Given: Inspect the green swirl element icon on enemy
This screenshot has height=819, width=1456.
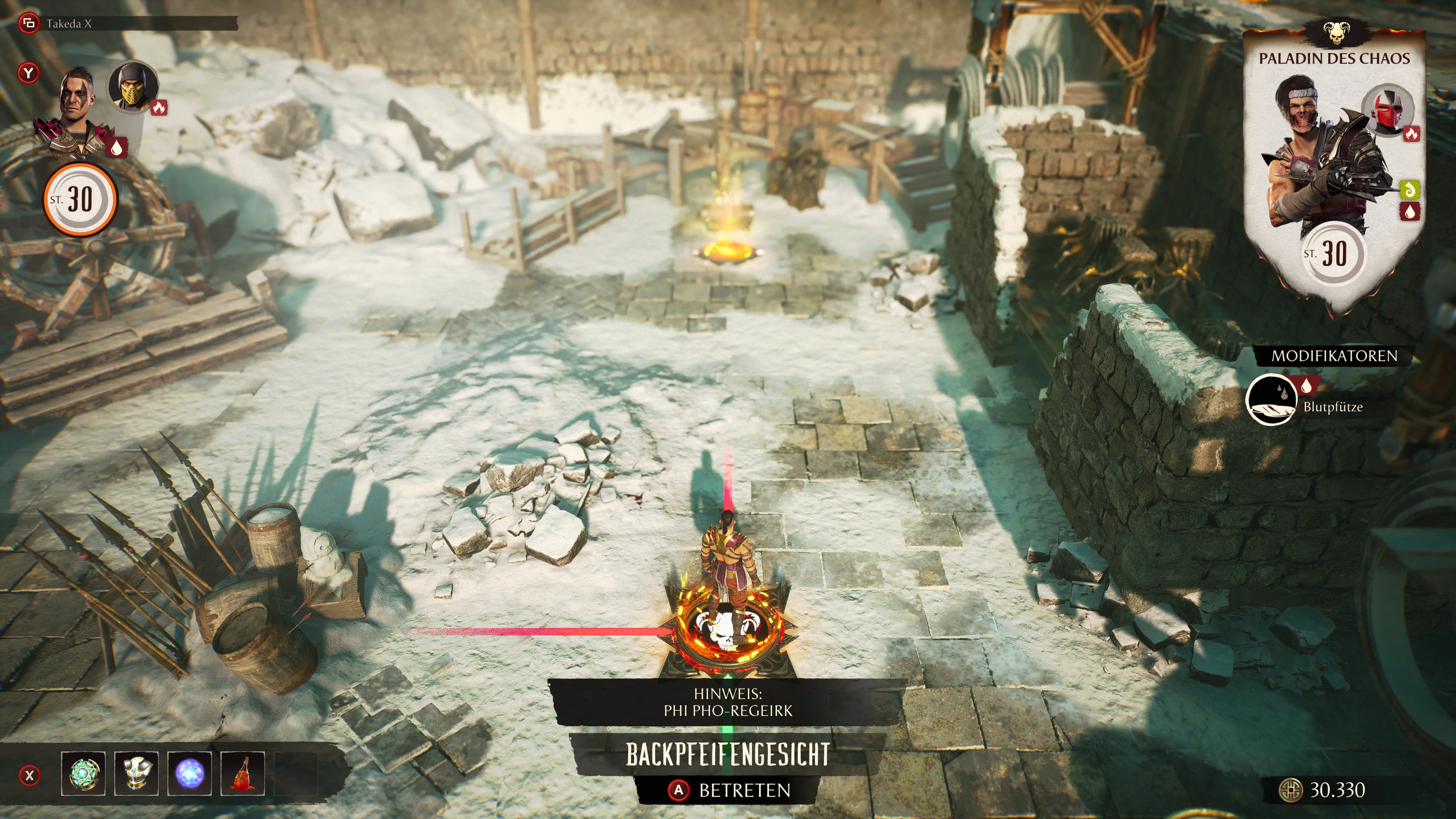Looking at the screenshot, I should (1410, 190).
